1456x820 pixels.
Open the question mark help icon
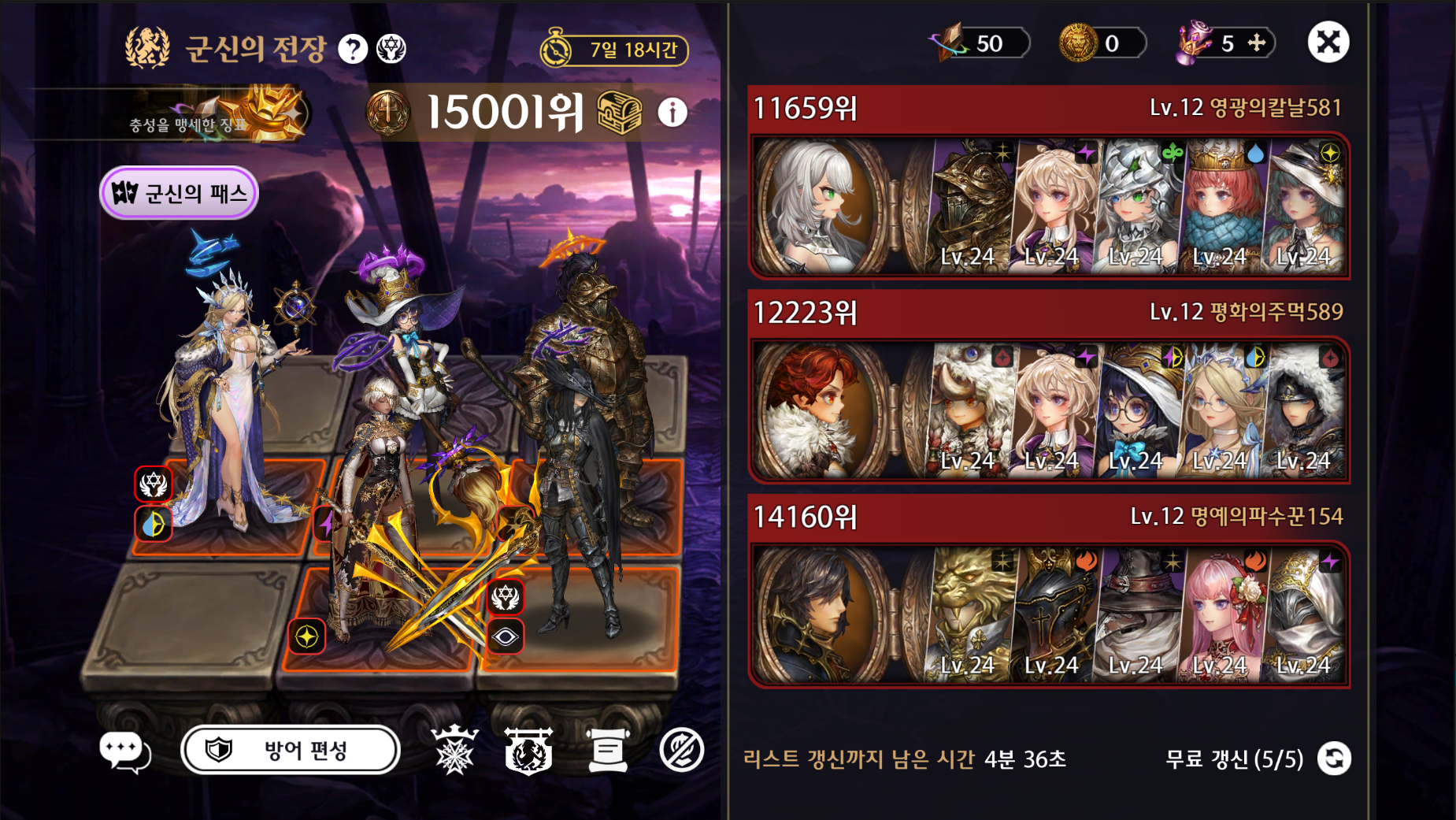353,50
